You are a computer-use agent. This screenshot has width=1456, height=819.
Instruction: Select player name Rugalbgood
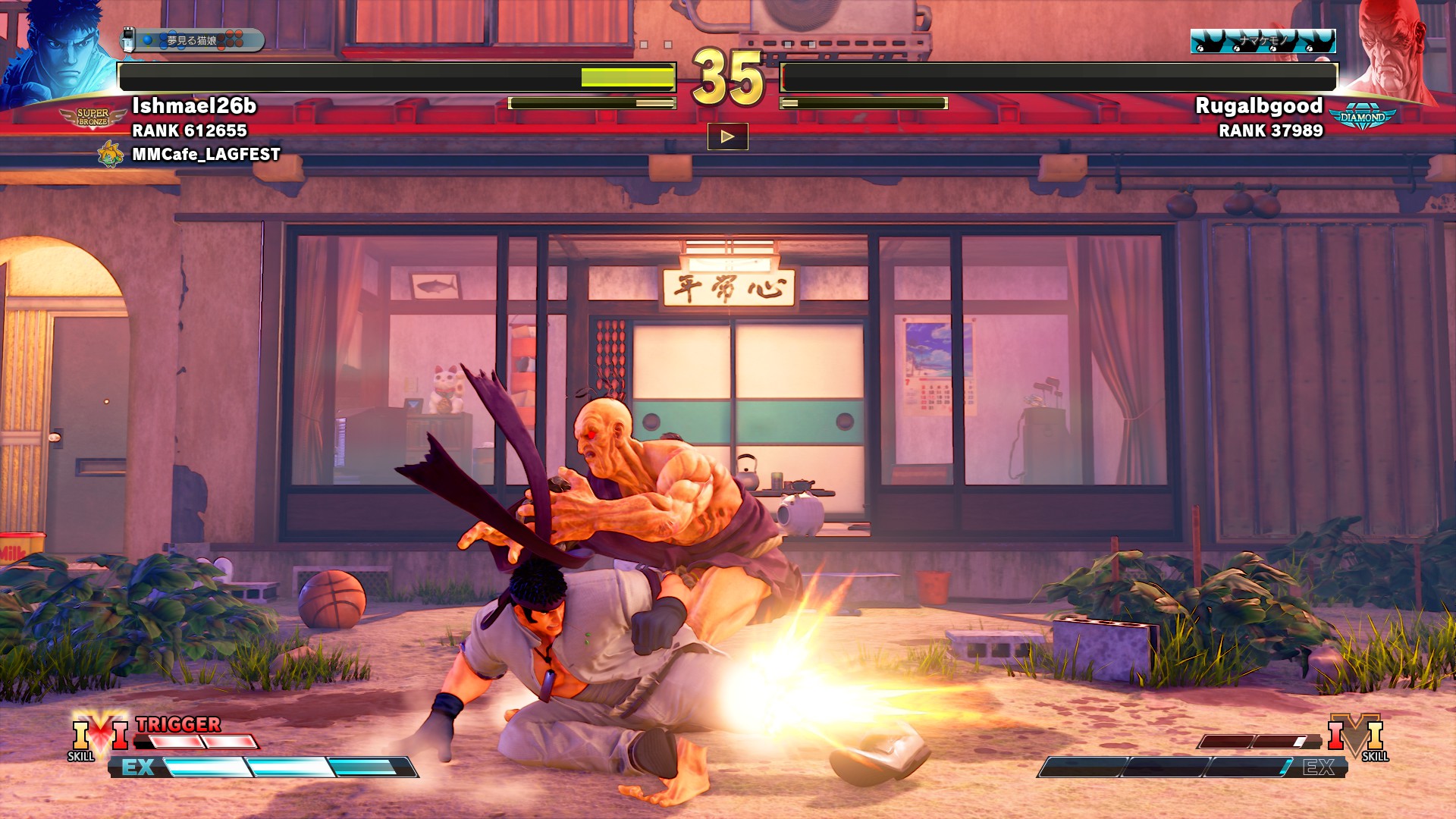click(x=1259, y=105)
